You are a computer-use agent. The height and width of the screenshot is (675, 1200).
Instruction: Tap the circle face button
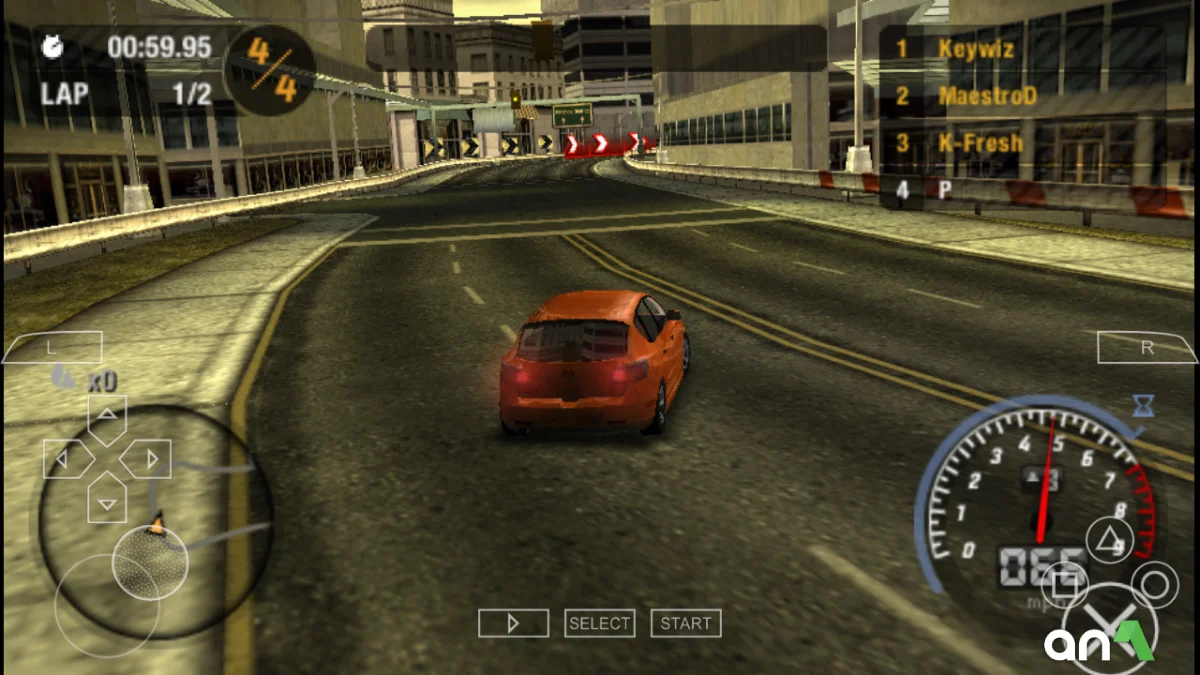(1156, 583)
